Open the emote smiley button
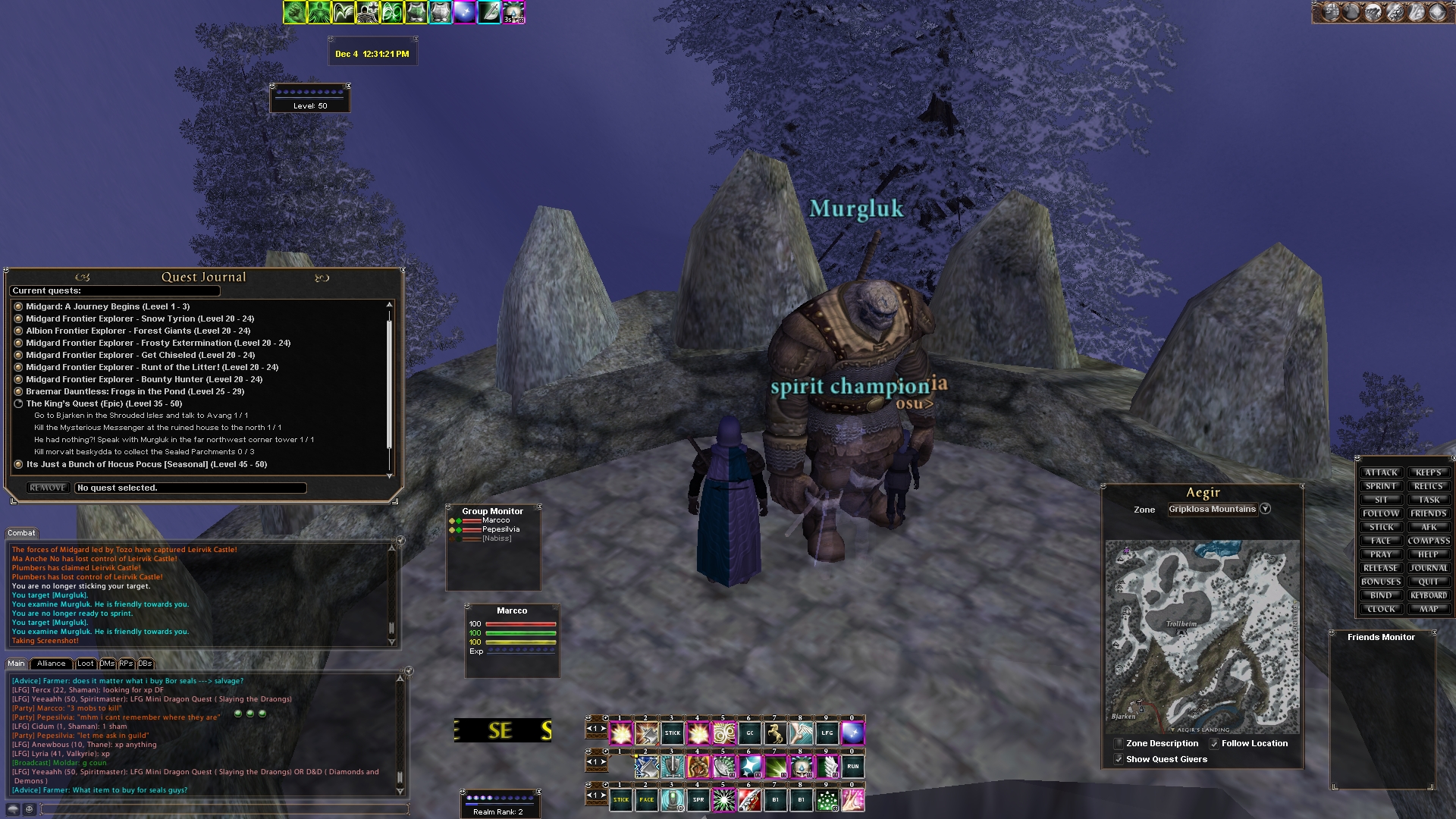Image resolution: width=1456 pixels, height=819 pixels. click(x=30, y=809)
